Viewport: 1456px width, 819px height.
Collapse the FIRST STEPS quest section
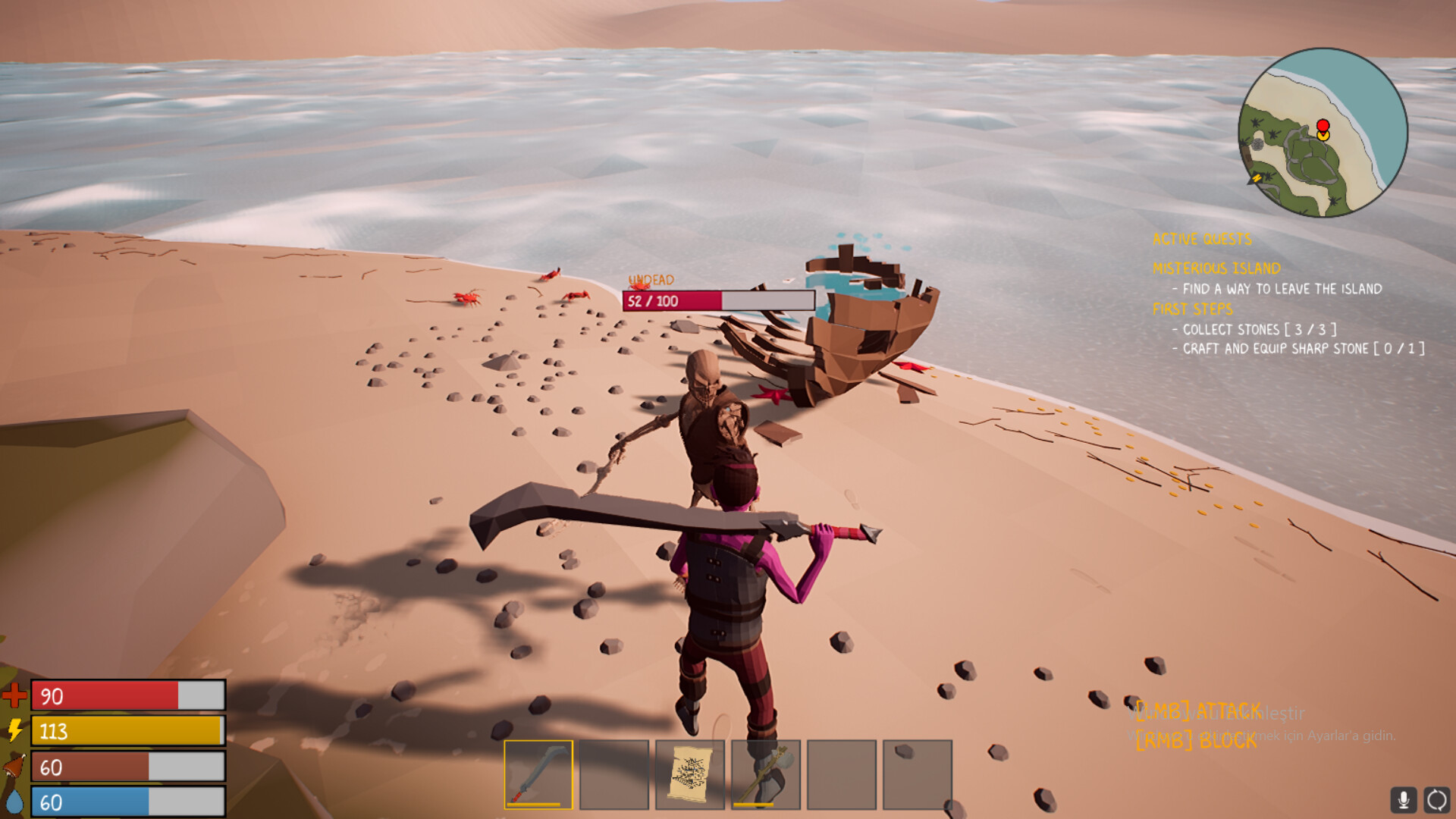(x=1192, y=309)
